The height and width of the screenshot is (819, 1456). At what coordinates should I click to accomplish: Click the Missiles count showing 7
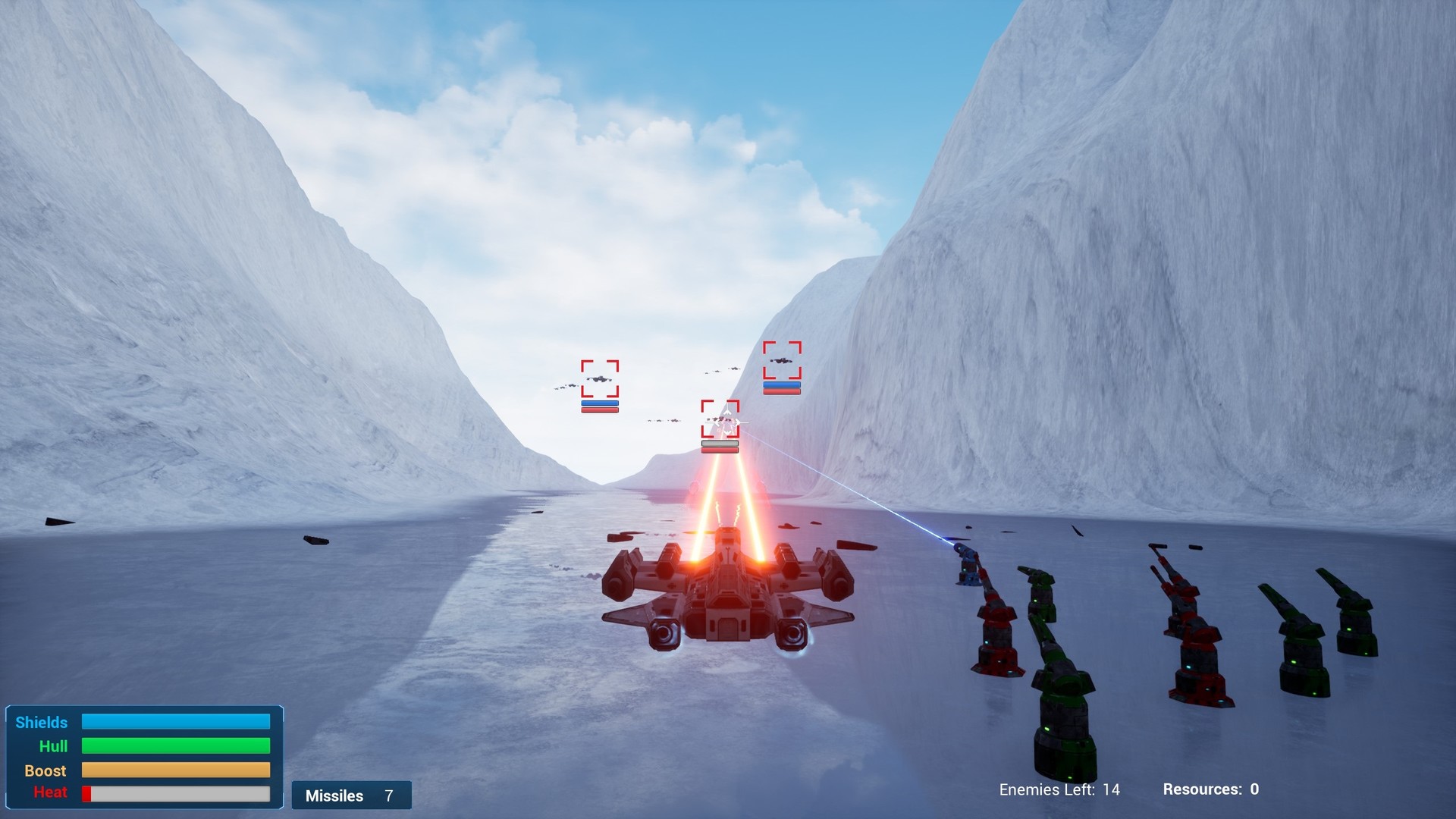pos(389,795)
